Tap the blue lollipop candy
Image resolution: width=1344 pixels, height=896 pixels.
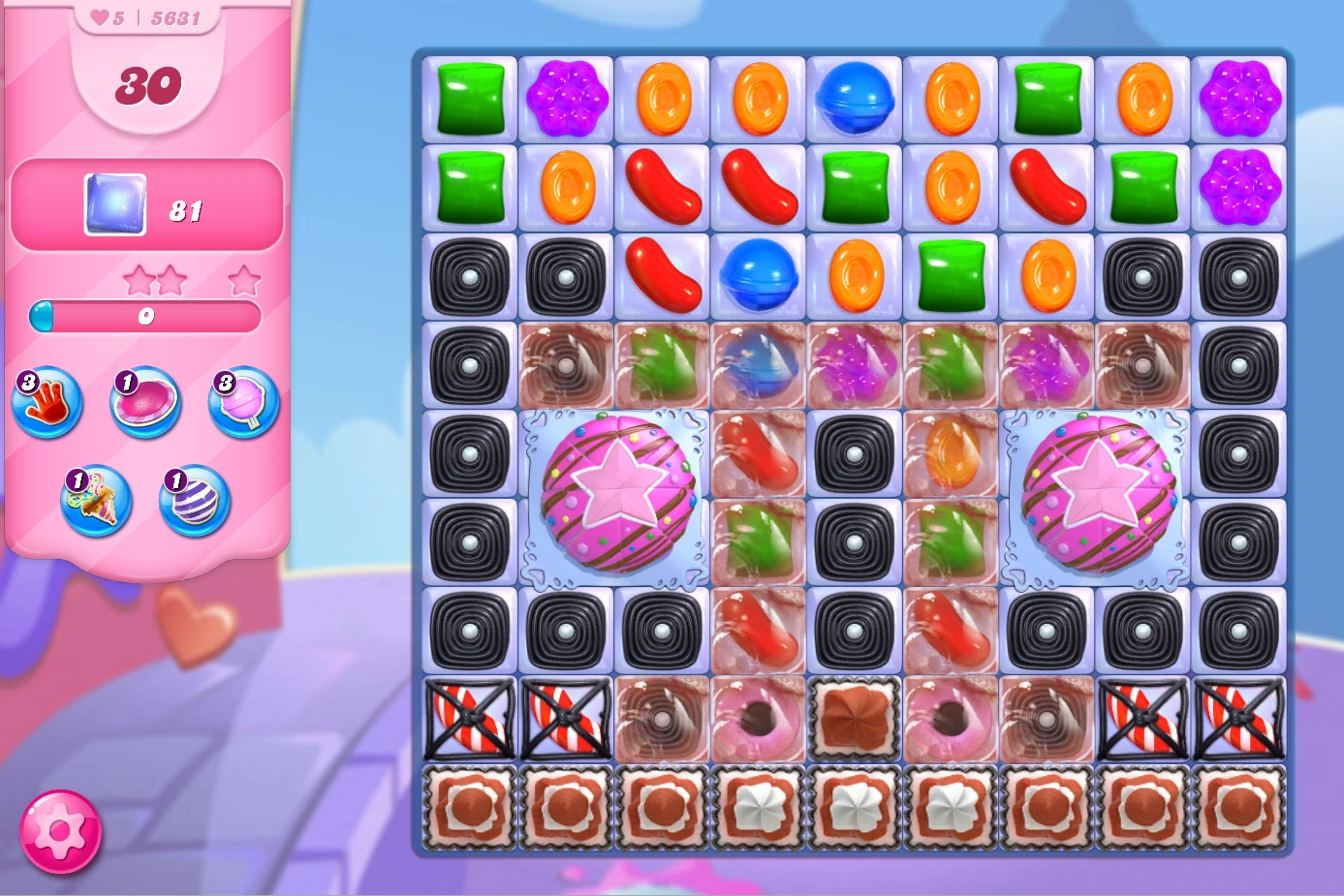(x=854, y=97)
